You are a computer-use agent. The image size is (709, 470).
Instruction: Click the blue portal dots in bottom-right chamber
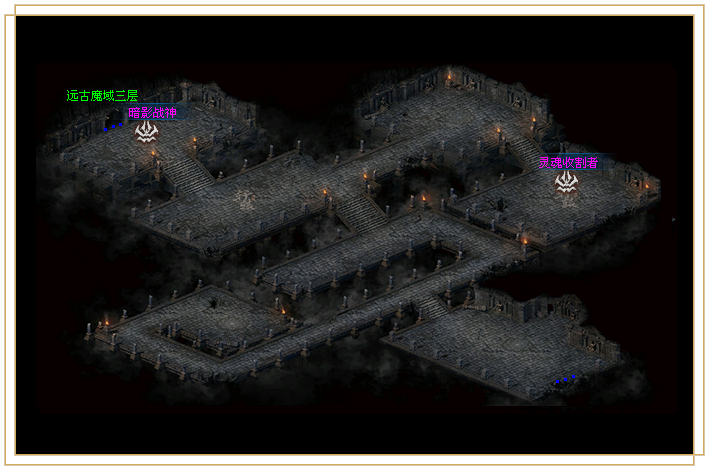[565, 380]
